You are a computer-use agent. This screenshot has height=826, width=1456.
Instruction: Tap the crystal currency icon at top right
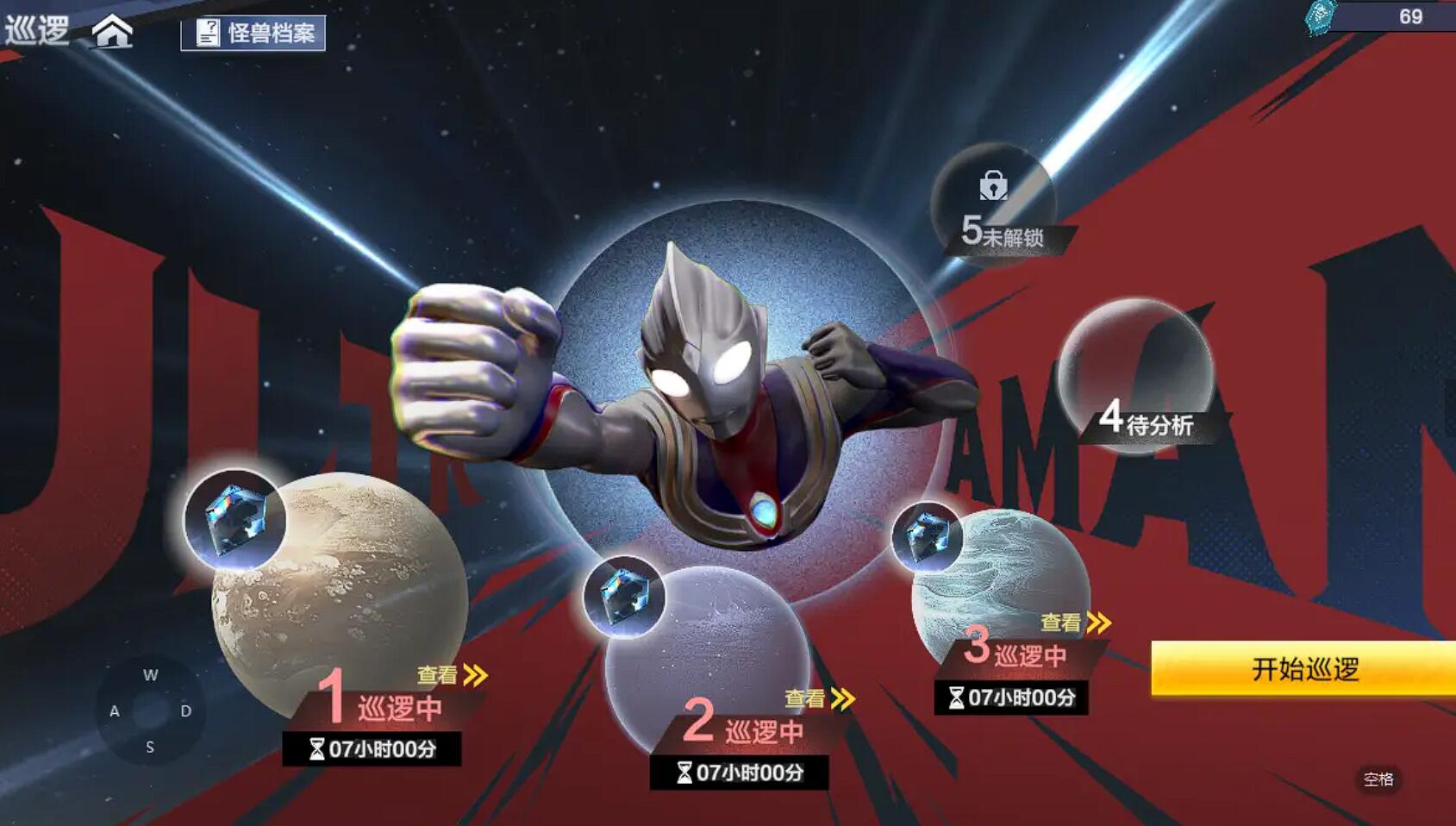[1320, 16]
